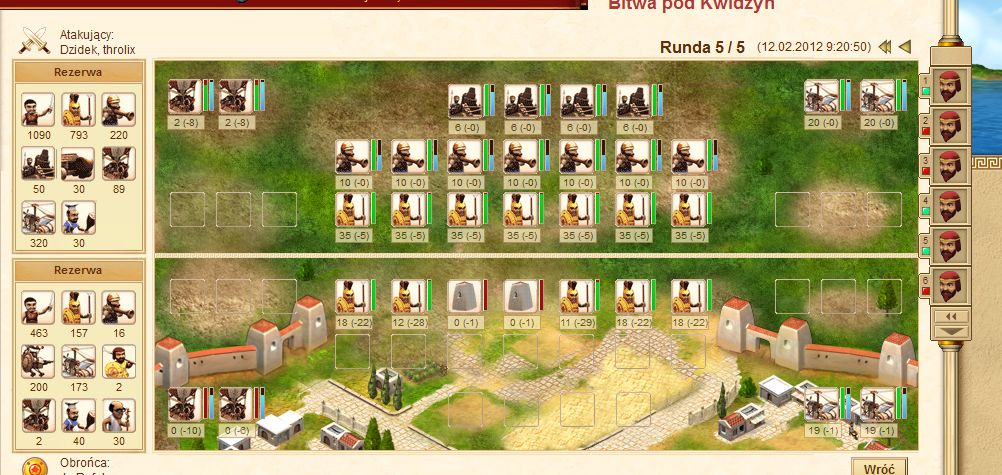Select attacker reserve unit showing 89
This screenshot has height=475, width=1002.
(118, 164)
